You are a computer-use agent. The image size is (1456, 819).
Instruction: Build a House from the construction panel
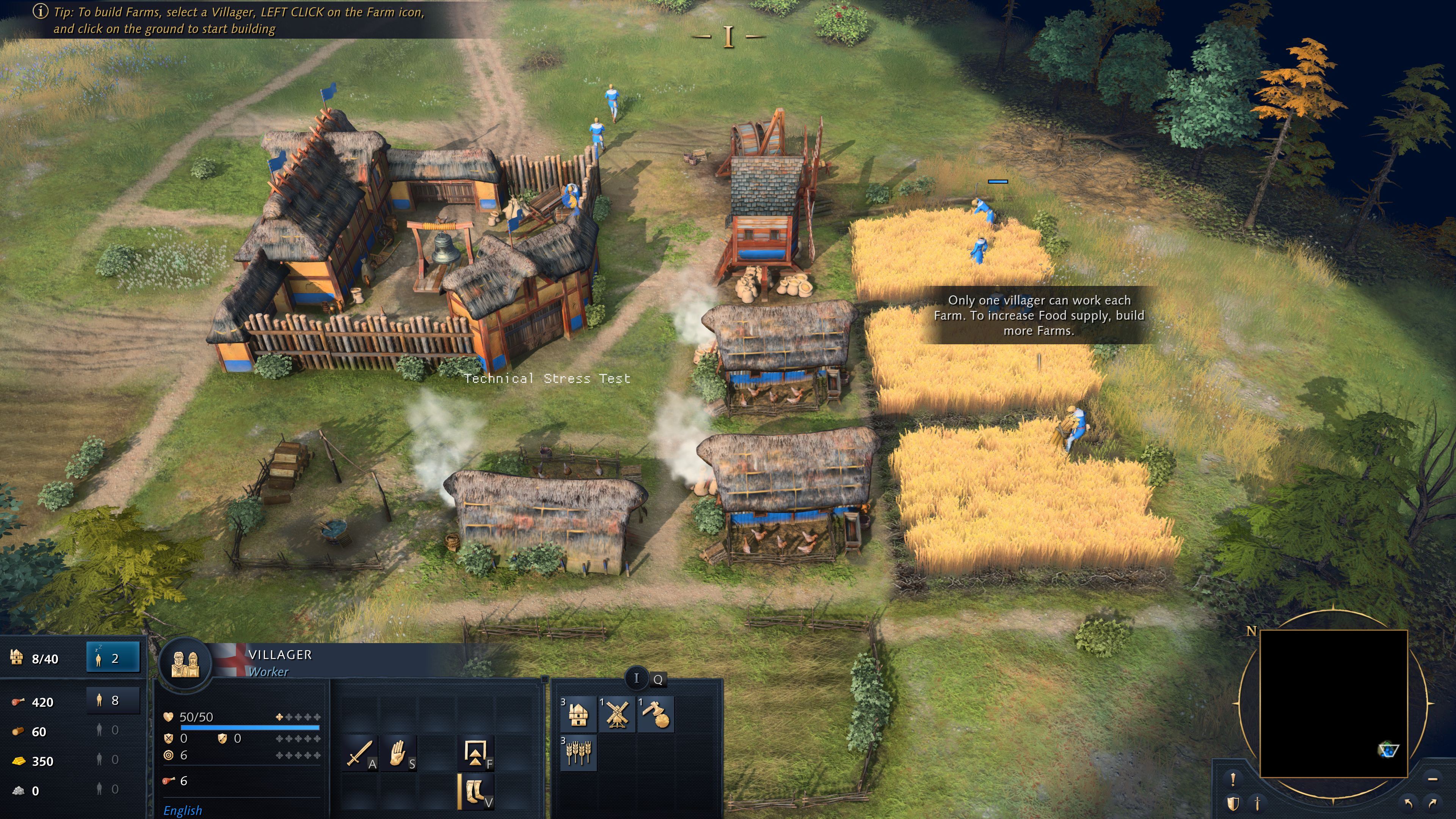tap(577, 714)
